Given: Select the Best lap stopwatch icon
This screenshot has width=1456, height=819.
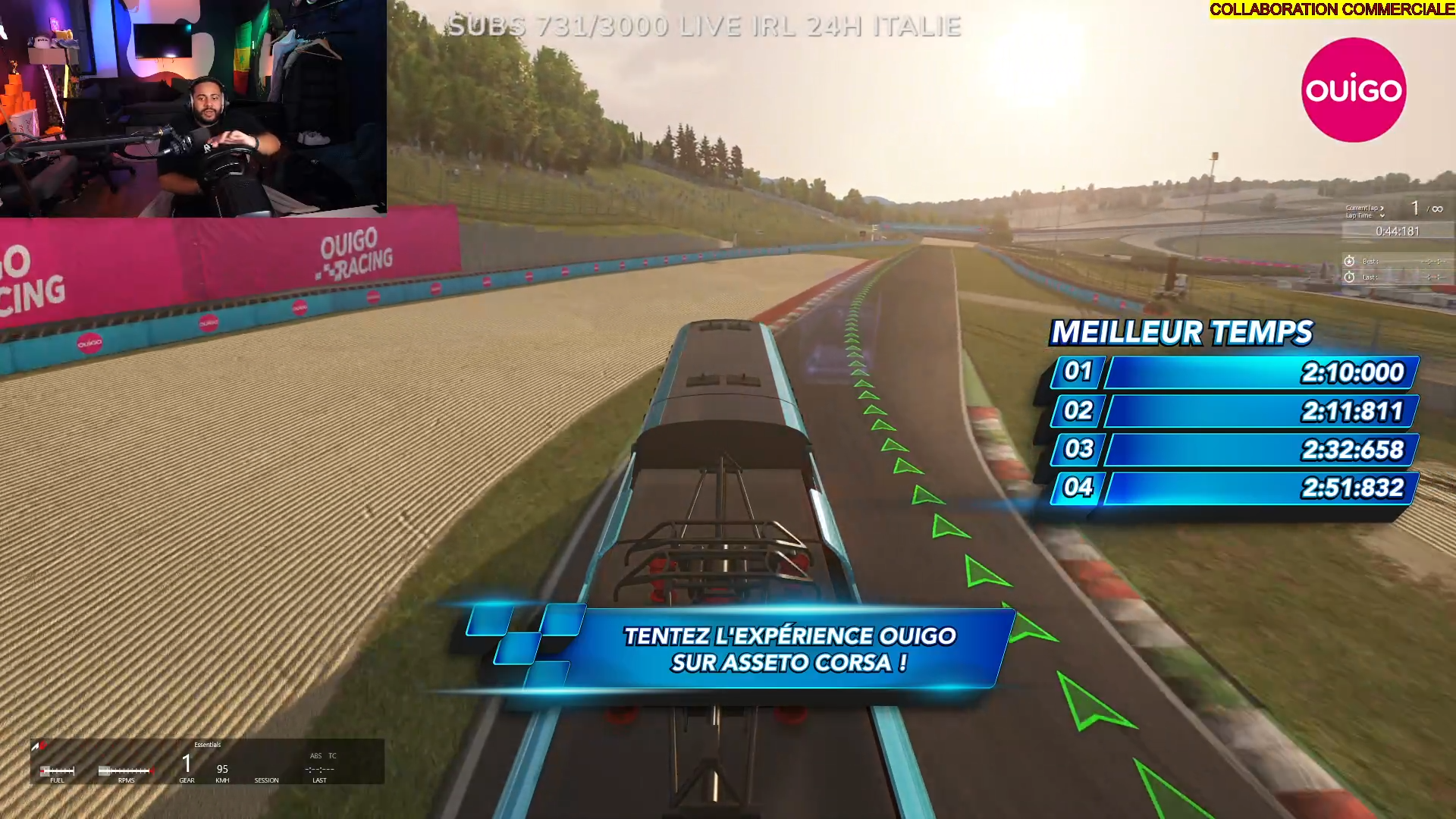Looking at the screenshot, I should pos(1349,261).
